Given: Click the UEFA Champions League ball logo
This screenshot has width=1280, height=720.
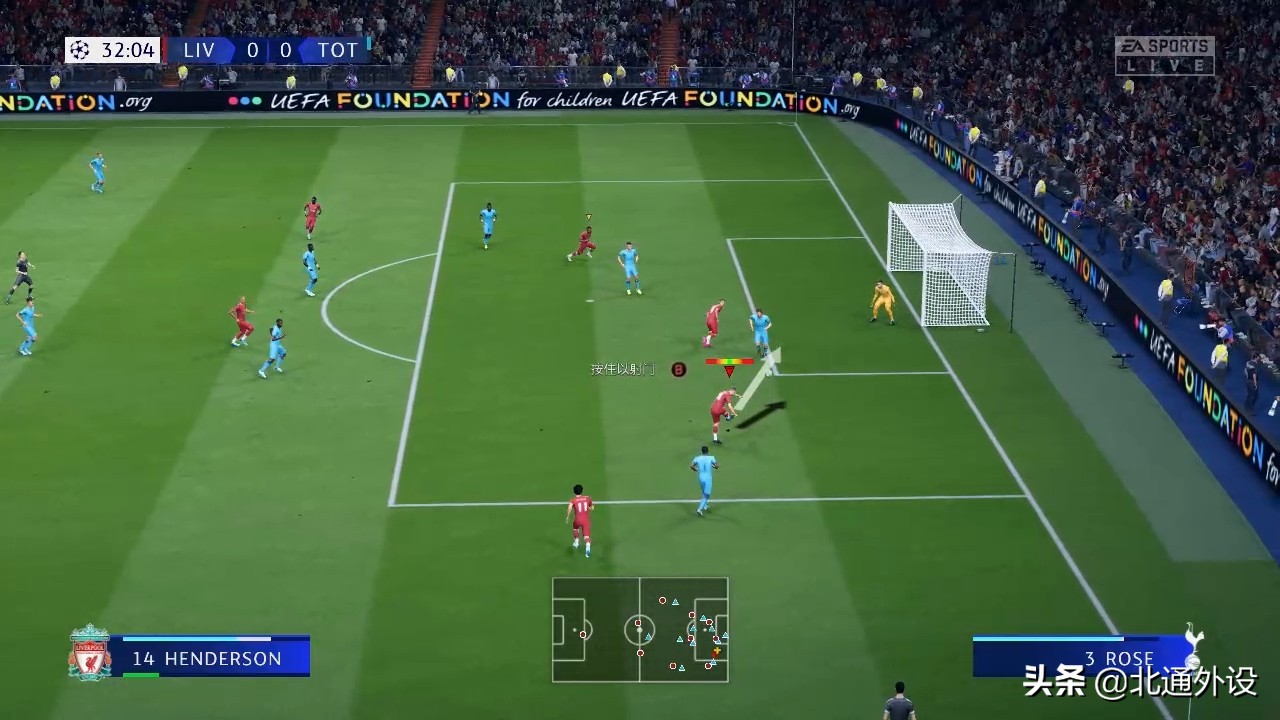Looking at the screenshot, I should [x=78, y=49].
